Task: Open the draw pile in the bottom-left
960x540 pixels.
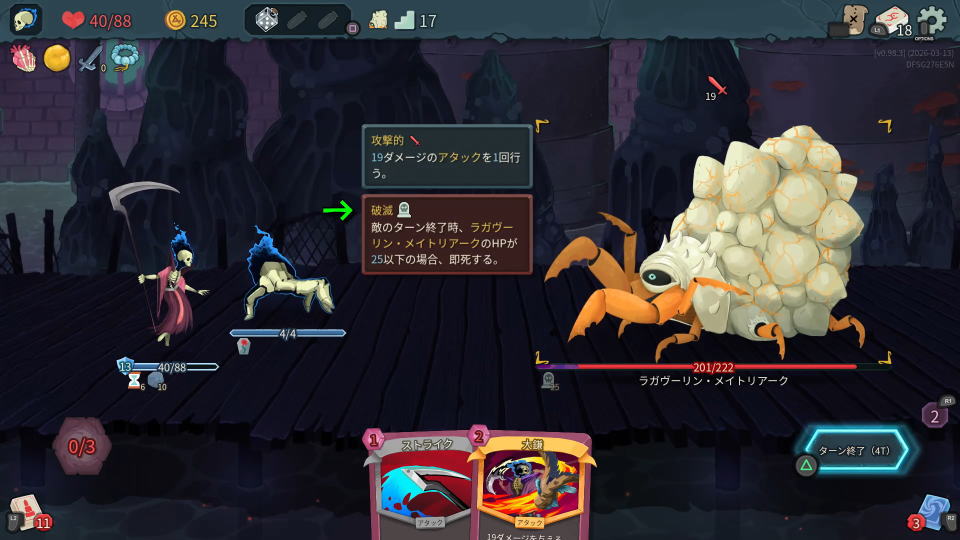Action: pos(25,512)
